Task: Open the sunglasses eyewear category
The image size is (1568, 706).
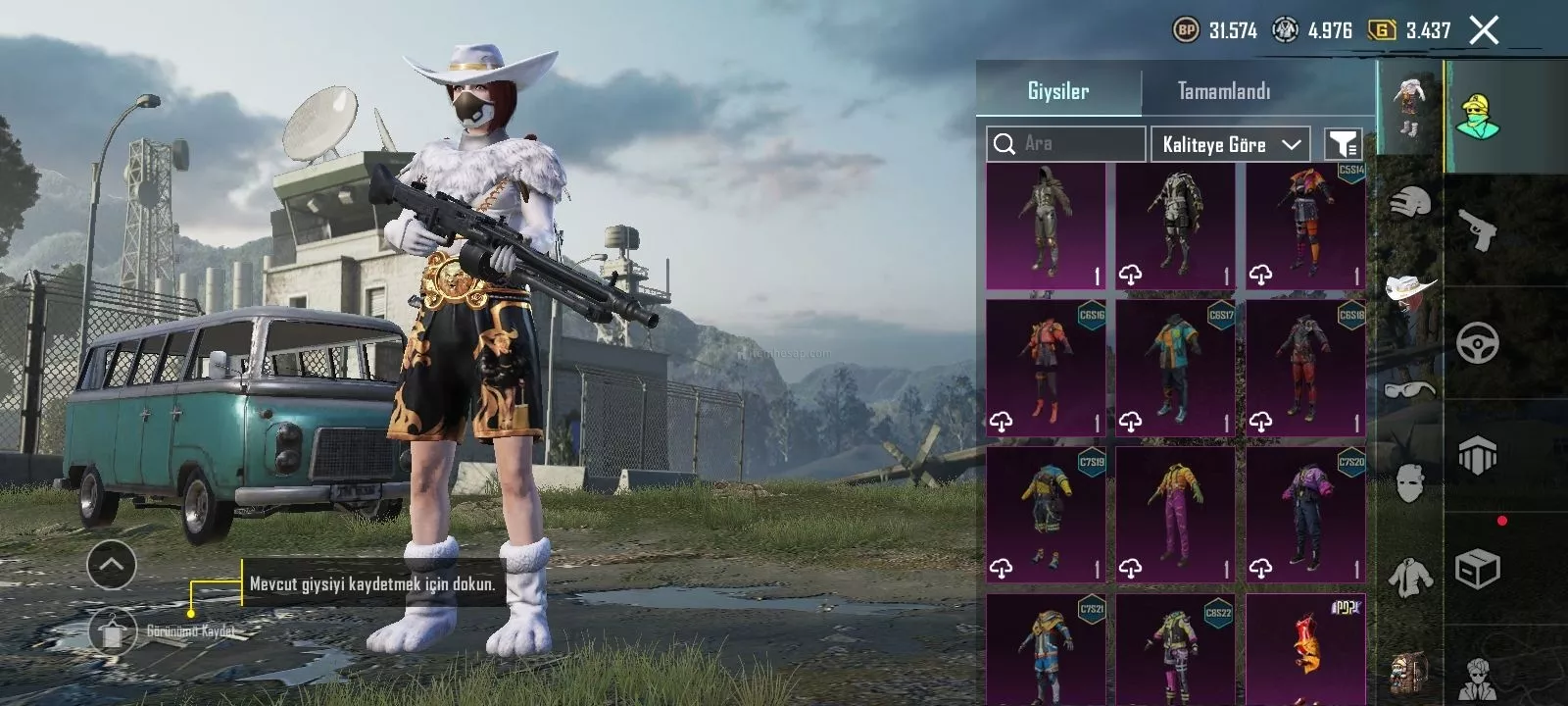Action: pyautogui.click(x=1410, y=390)
